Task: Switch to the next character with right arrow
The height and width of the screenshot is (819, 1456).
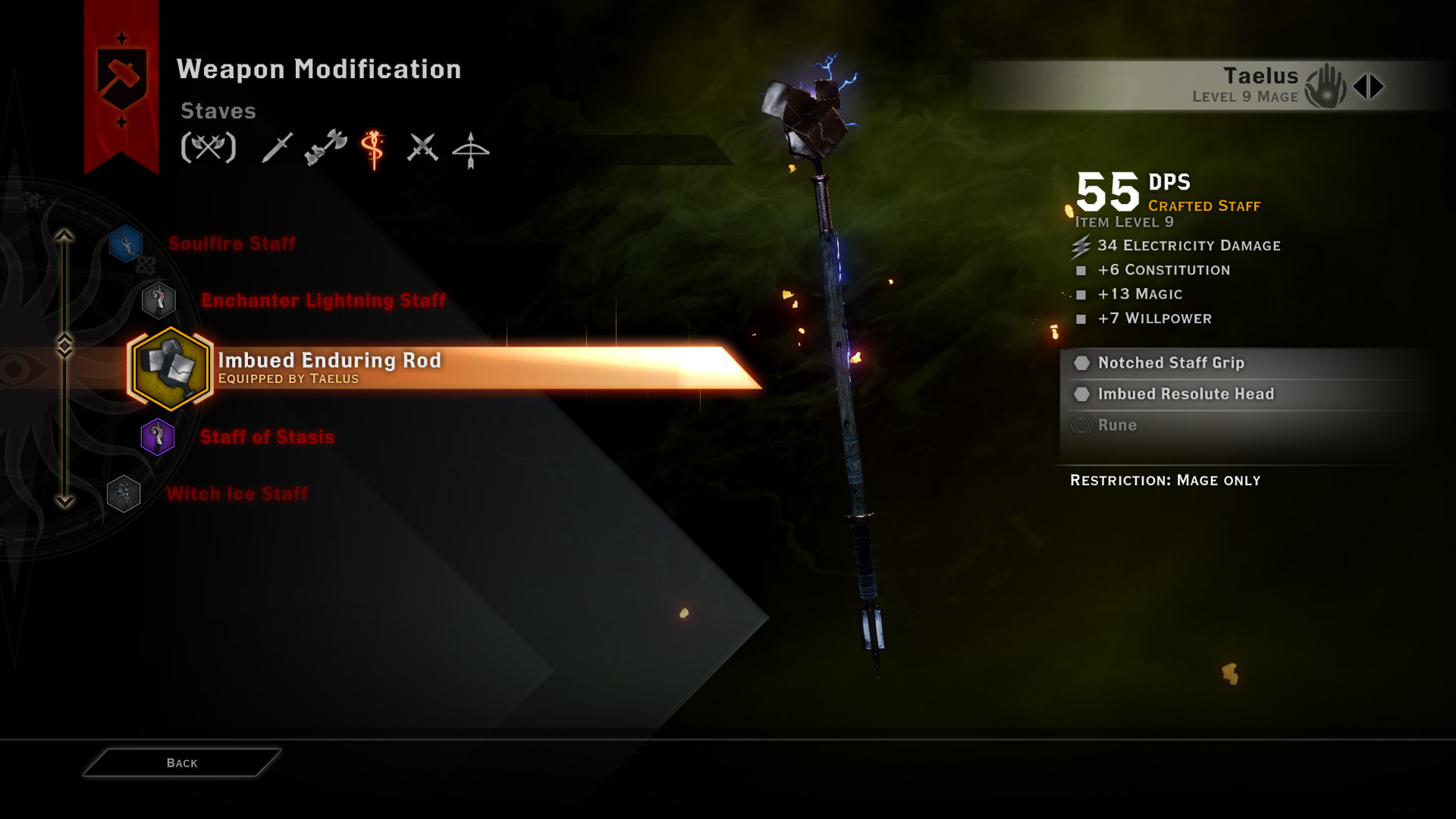Action: coord(1378,86)
